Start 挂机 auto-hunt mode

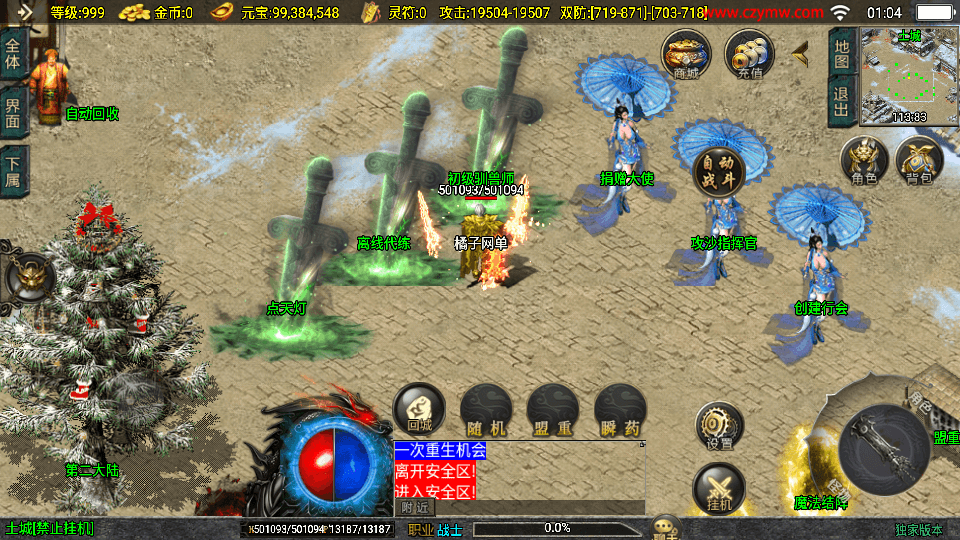(x=719, y=490)
